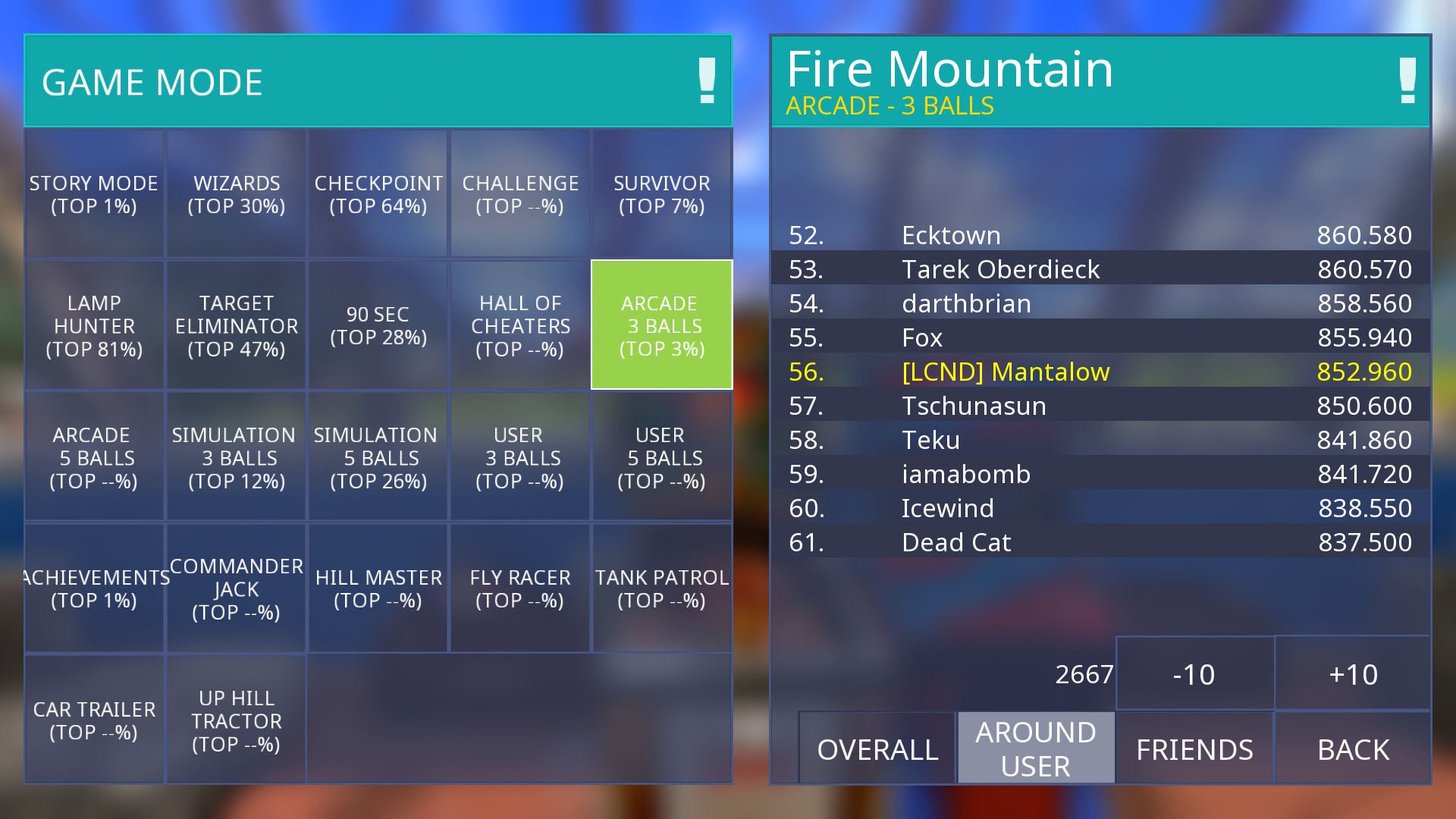Select the Survivor game mode
The width and height of the screenshot is (1456, 819).
[662, 194]
